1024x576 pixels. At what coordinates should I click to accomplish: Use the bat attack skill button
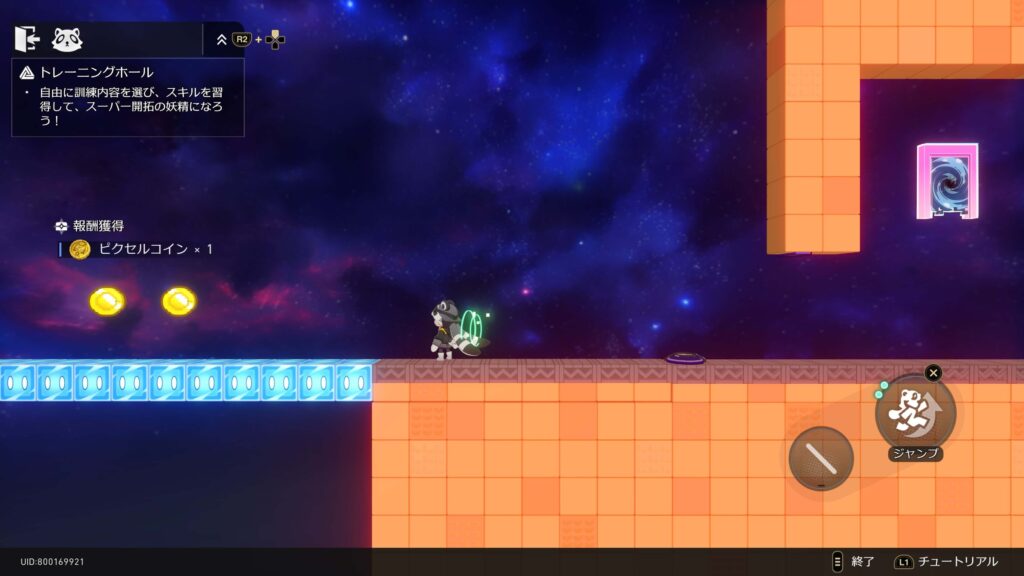(820, 459)
